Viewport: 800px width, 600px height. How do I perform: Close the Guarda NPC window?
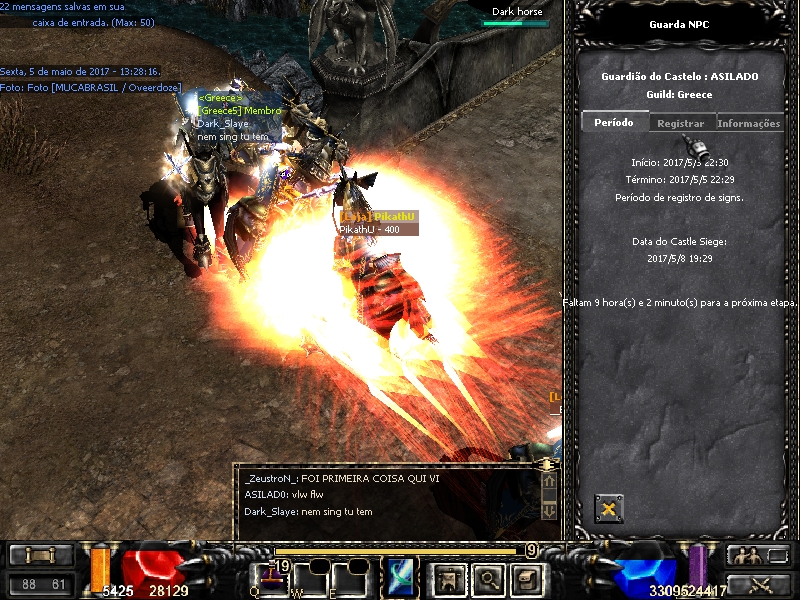click(x=608, y=509)
